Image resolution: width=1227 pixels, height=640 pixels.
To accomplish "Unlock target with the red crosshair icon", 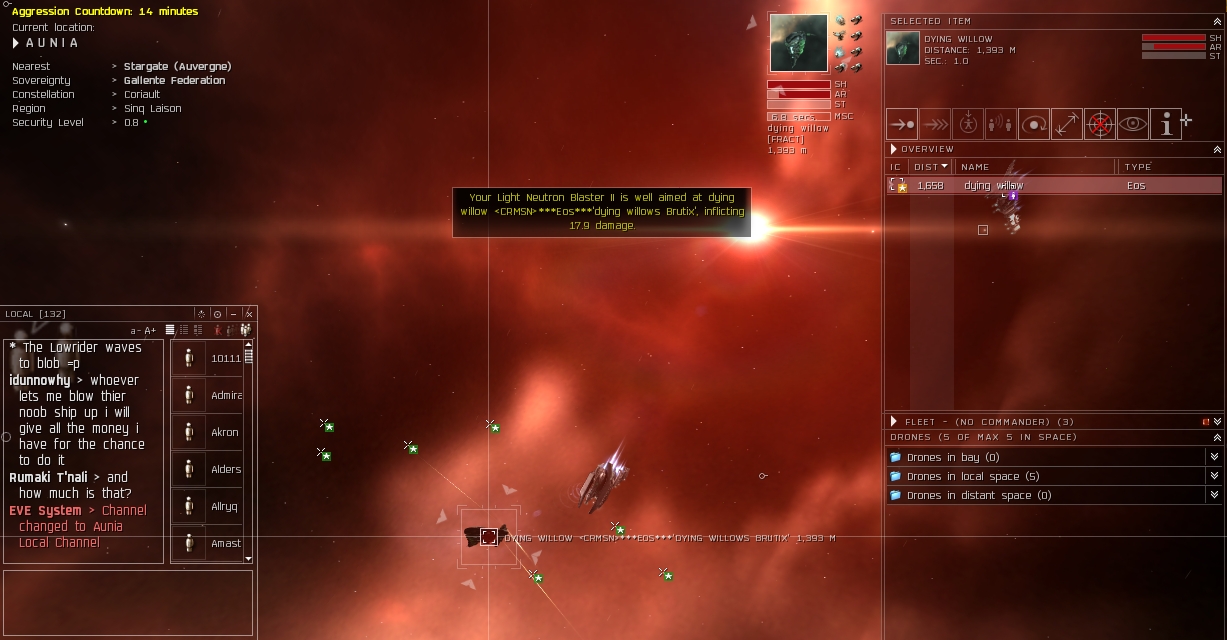I will pos(1100,125).
